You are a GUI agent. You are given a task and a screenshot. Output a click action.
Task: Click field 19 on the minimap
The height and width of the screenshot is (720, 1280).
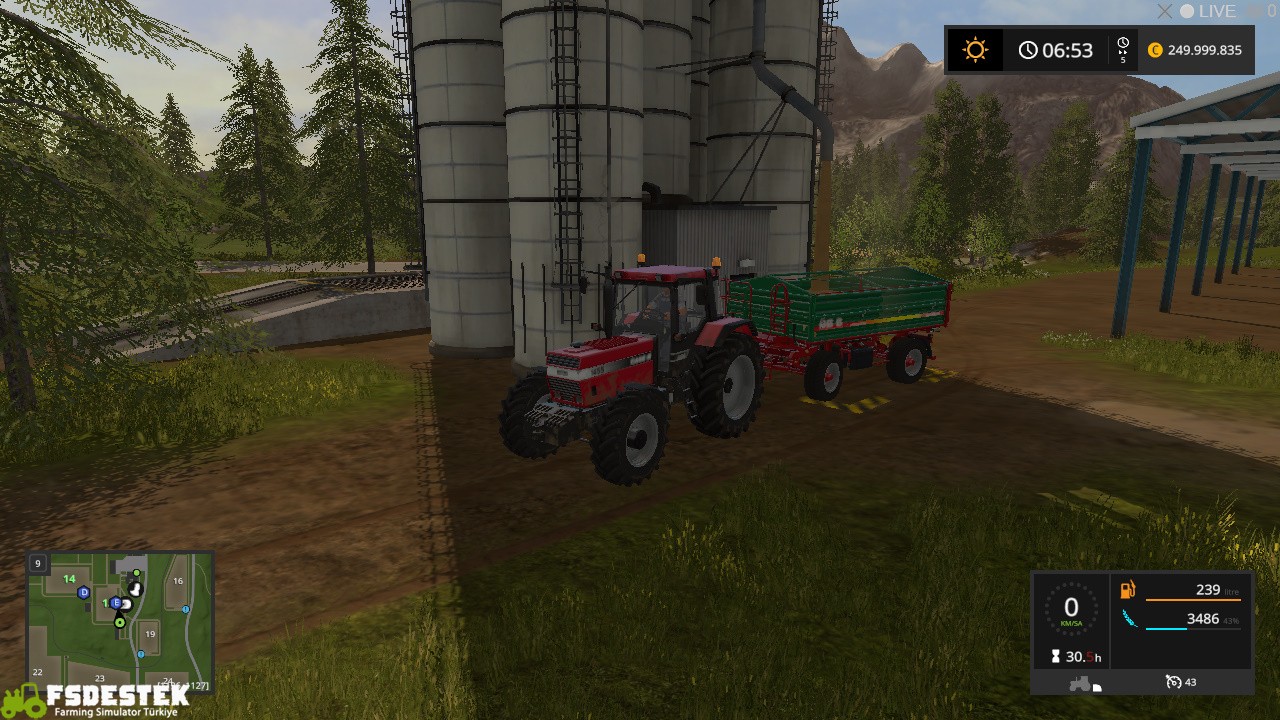150,633
